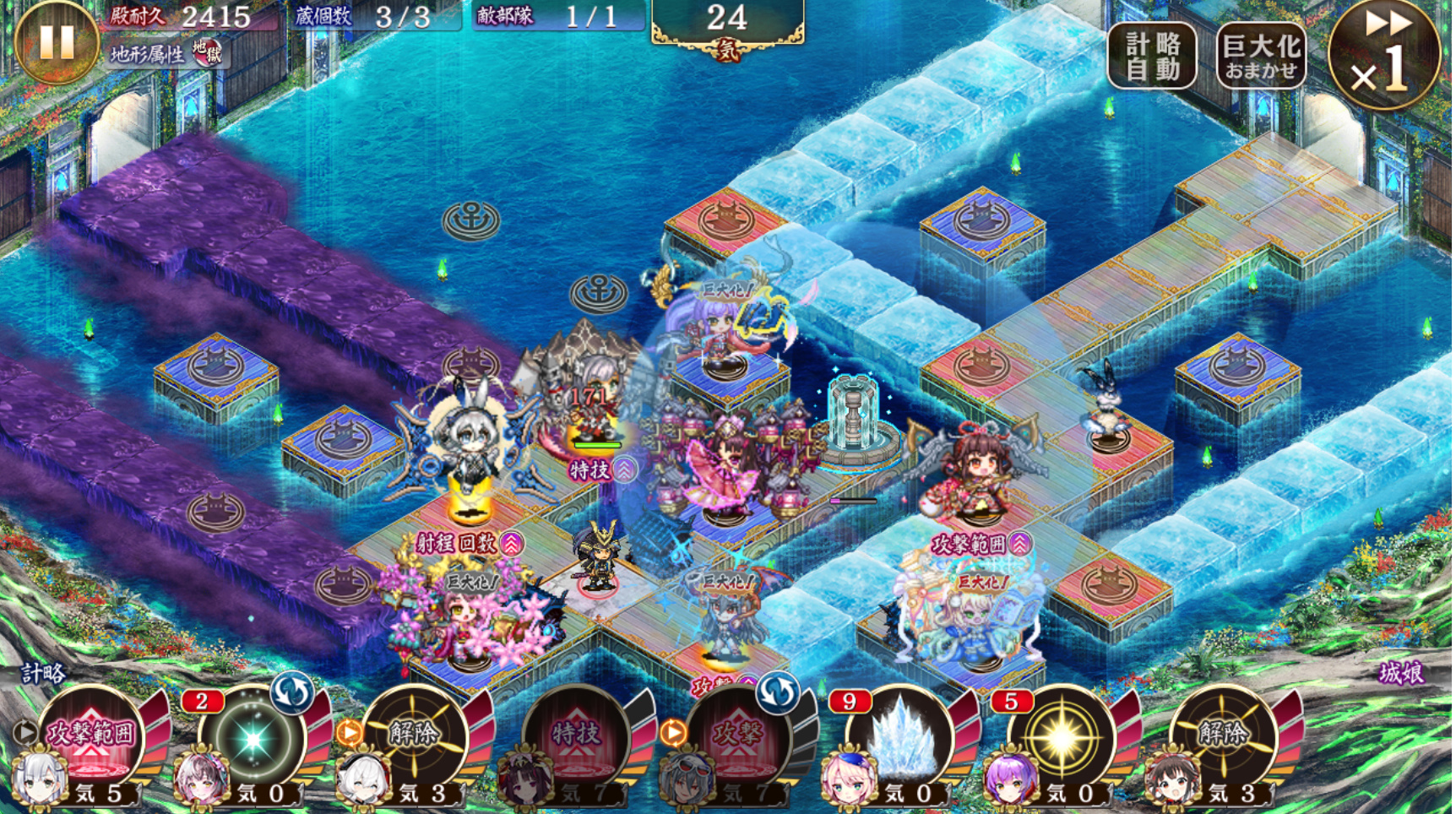Tap the blue swap arrows on the 攻撃 stratagem
1456x814 pixels.
click(x=777, y=692)
